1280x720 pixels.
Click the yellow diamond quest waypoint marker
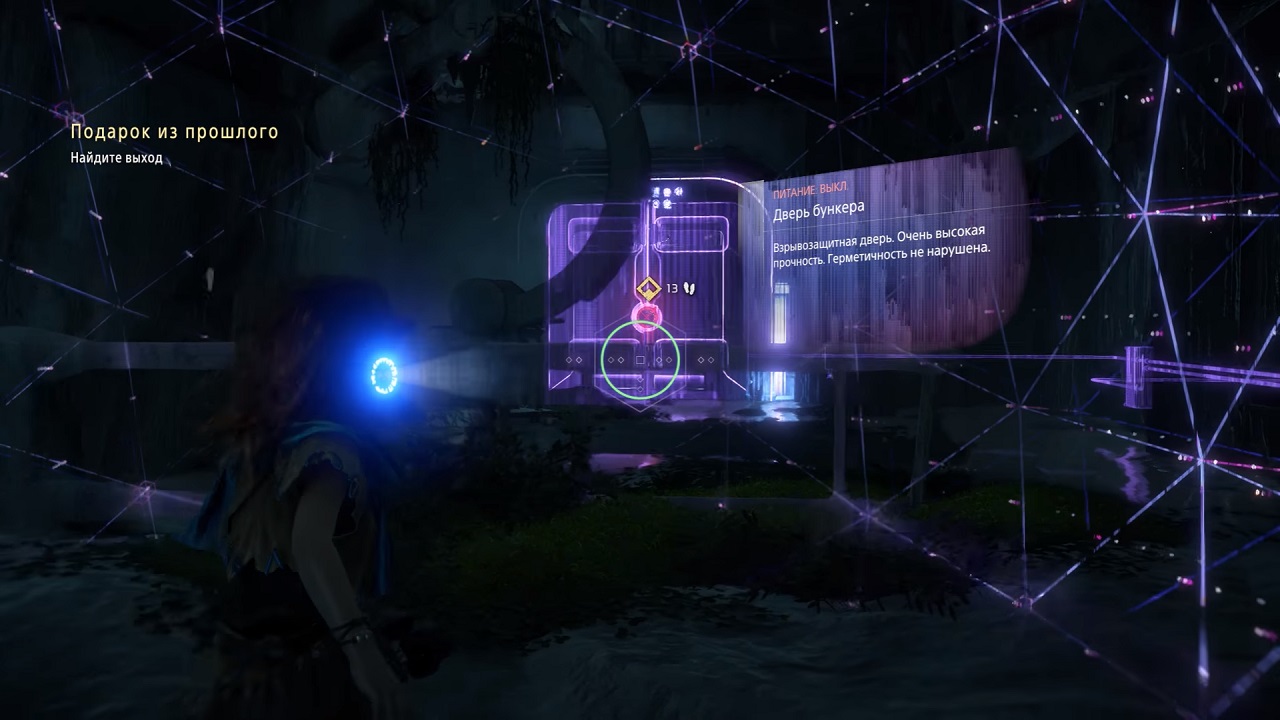point(648,289)
